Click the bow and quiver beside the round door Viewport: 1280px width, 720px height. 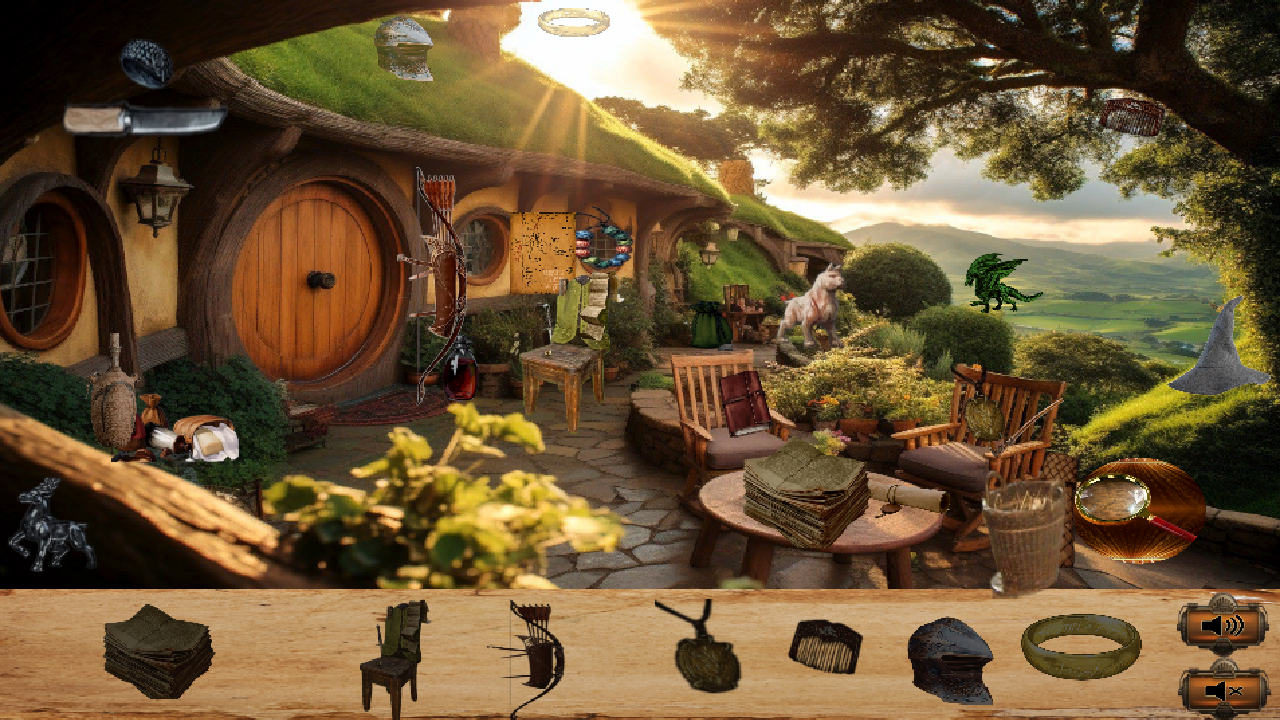click(x=435, y=280)
